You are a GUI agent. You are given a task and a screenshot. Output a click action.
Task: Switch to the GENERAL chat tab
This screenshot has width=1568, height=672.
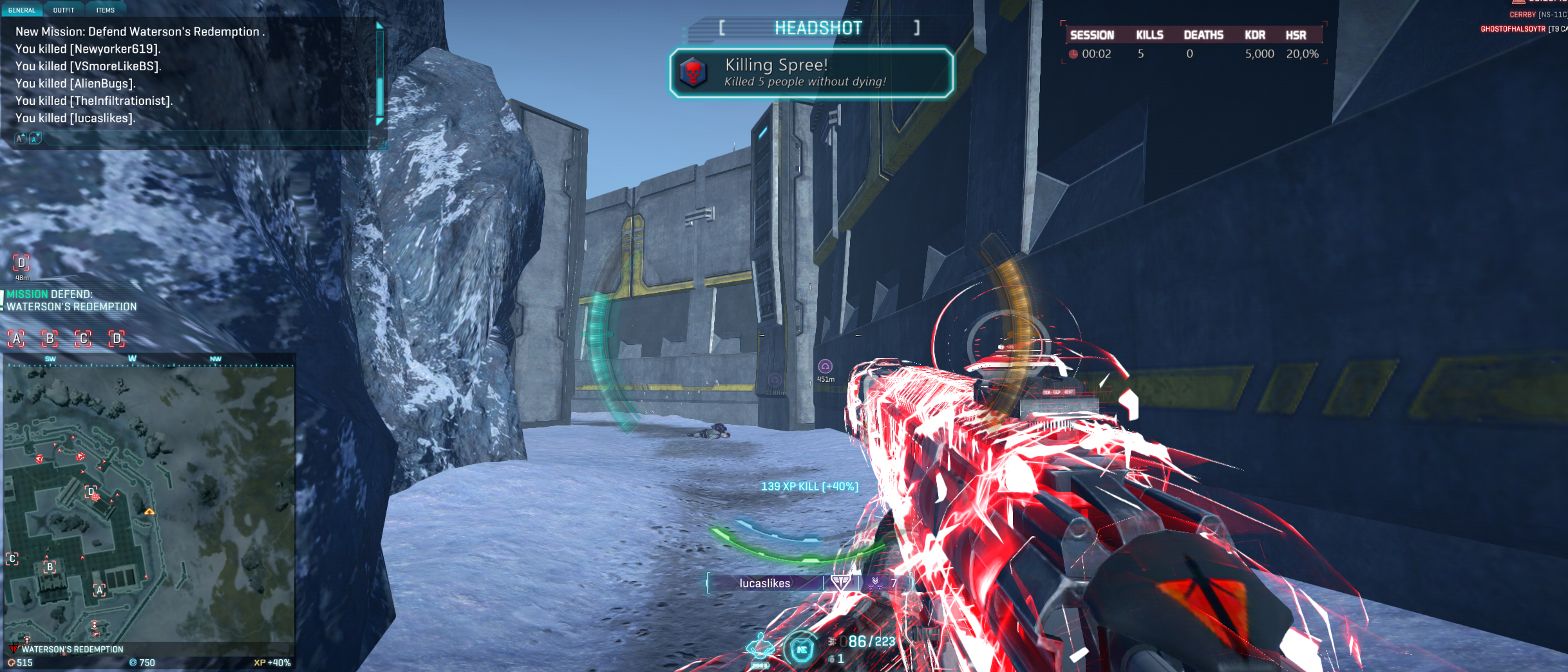21,10
